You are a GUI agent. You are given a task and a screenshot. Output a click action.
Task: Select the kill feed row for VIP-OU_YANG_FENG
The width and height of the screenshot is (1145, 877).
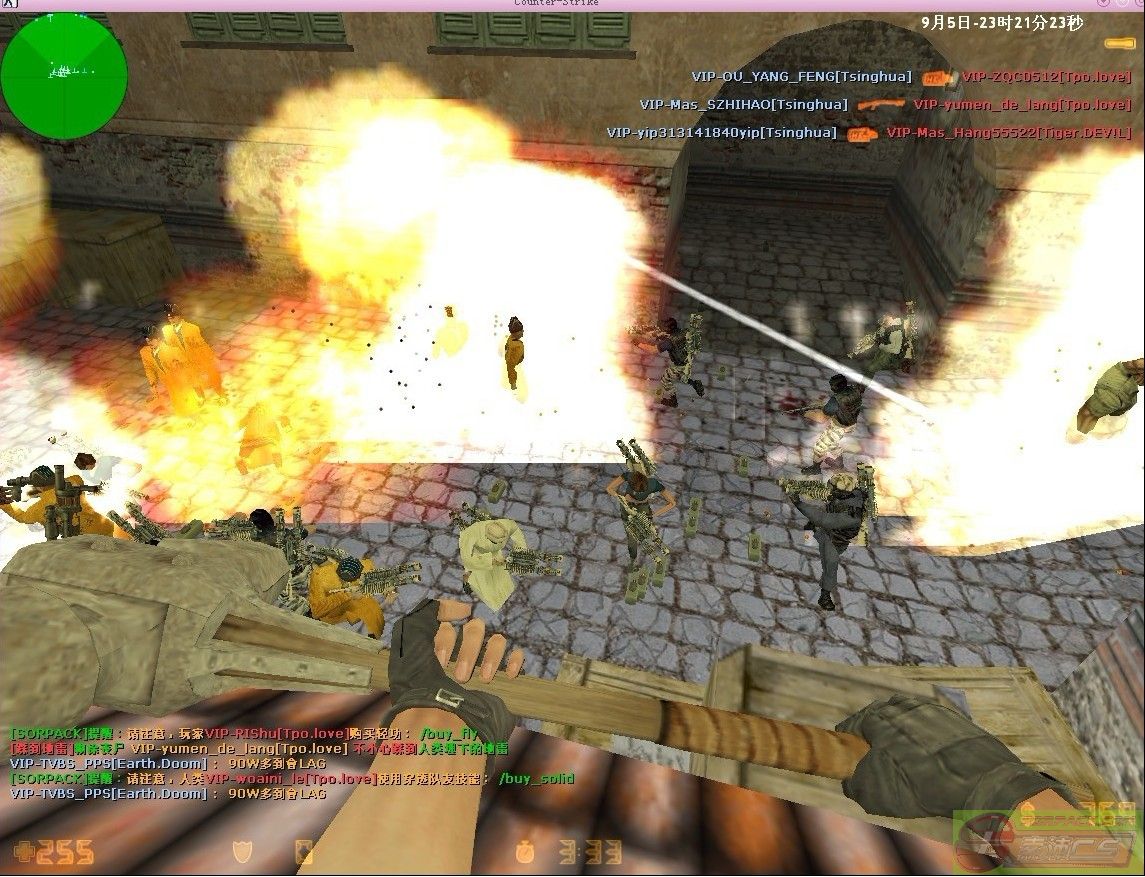(x=910, y=77)
